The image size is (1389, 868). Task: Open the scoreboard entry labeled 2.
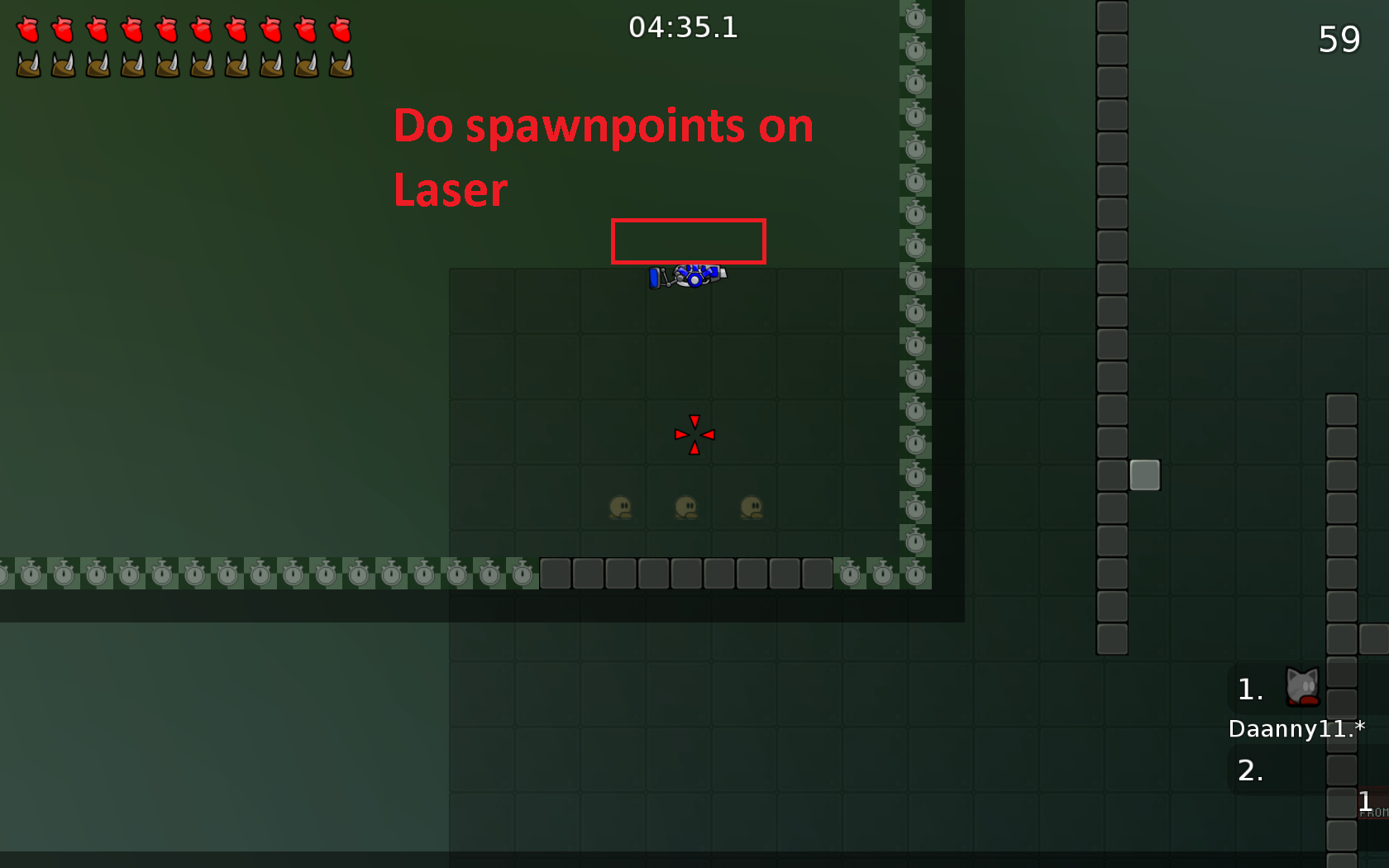click(1251, 771)
